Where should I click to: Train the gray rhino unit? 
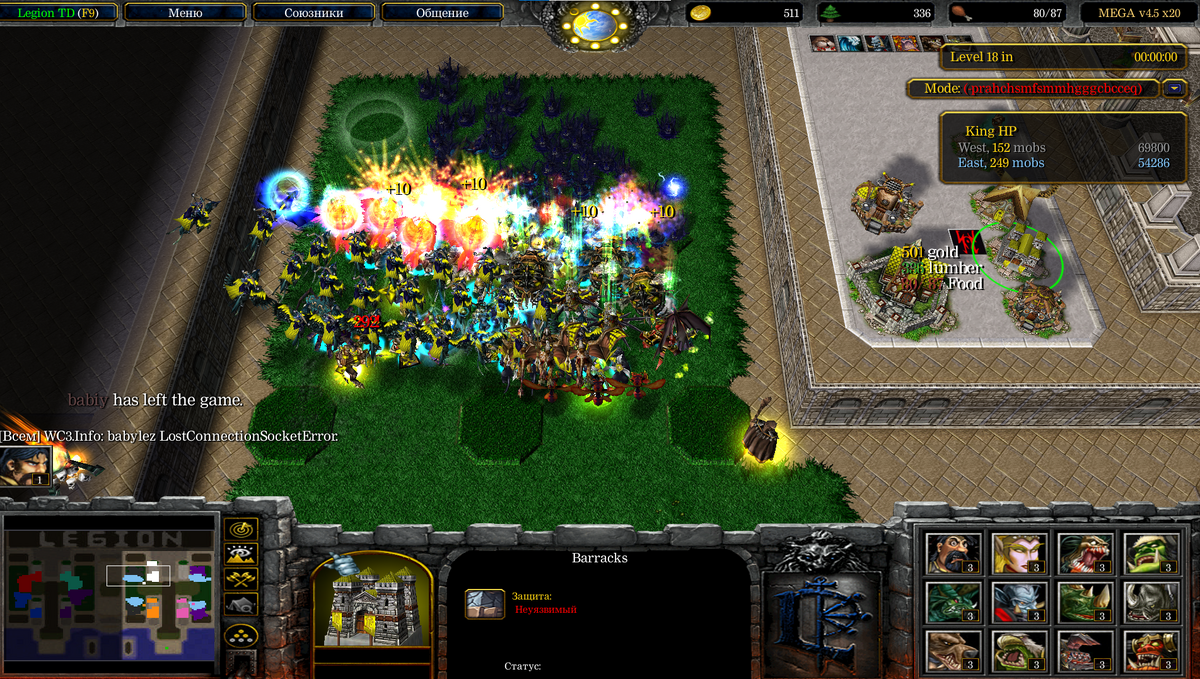[1144, 602]
